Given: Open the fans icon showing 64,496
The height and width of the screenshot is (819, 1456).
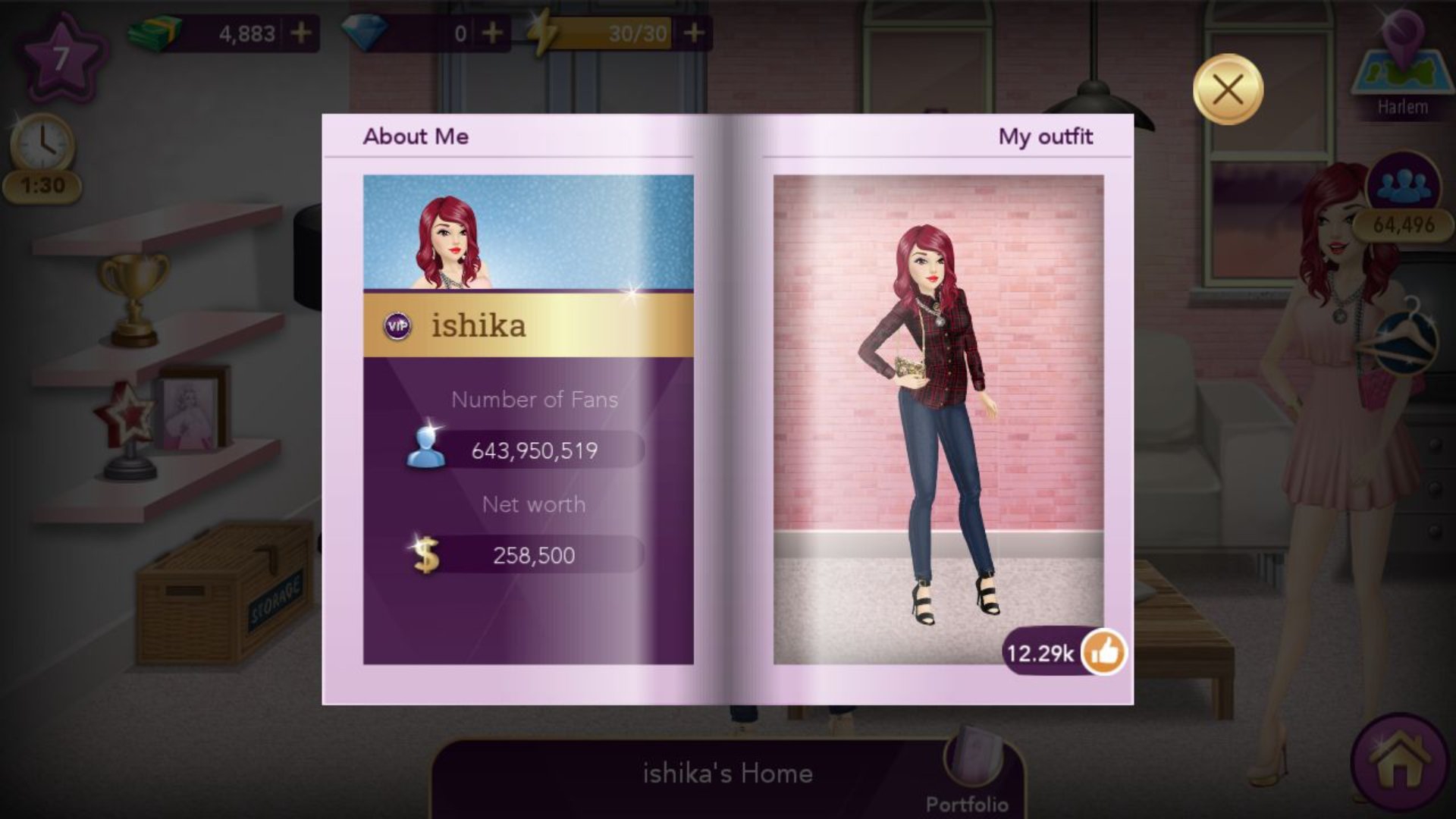Looking at the screenshot, I should point(1402,184).
